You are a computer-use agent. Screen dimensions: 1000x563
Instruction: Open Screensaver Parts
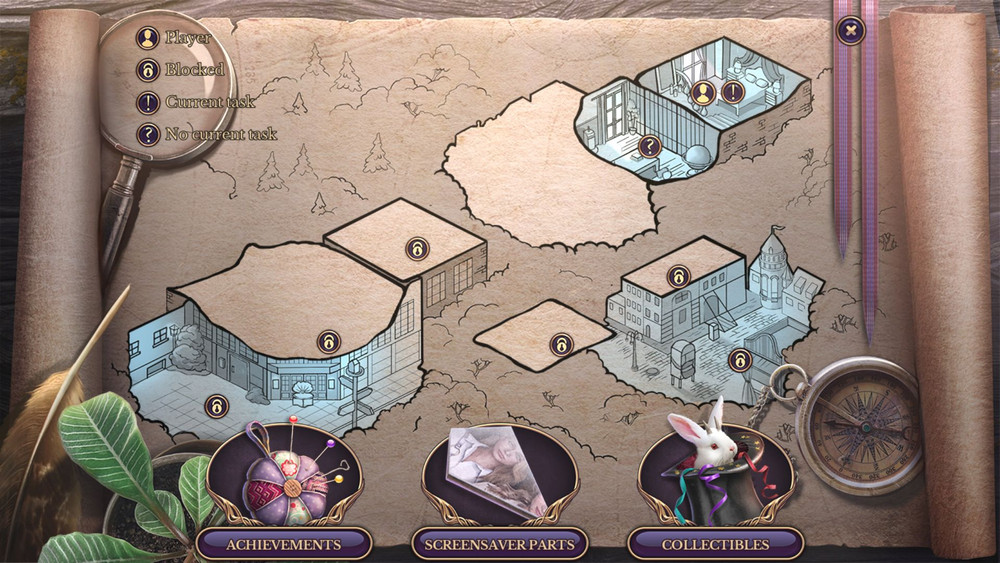point(499,544)
